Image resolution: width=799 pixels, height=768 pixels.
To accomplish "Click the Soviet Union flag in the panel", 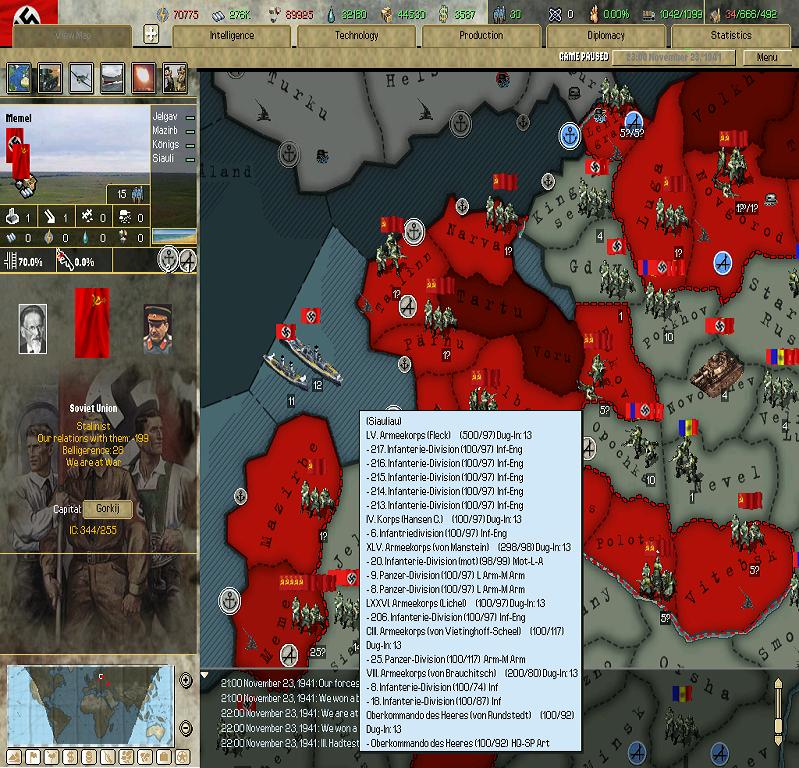I will pyautogui.click(x=92, y=322).
